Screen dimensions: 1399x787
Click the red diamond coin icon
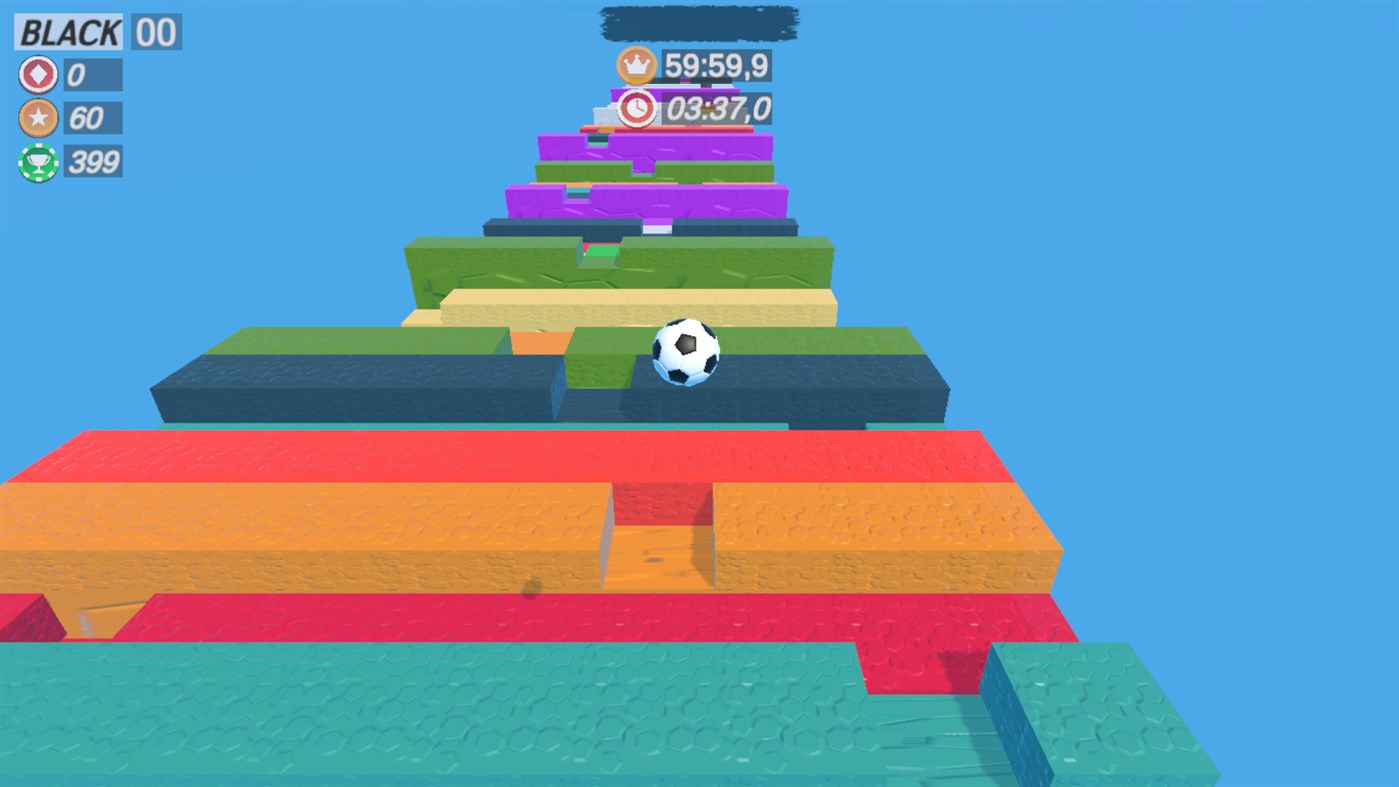coord(36,74)
